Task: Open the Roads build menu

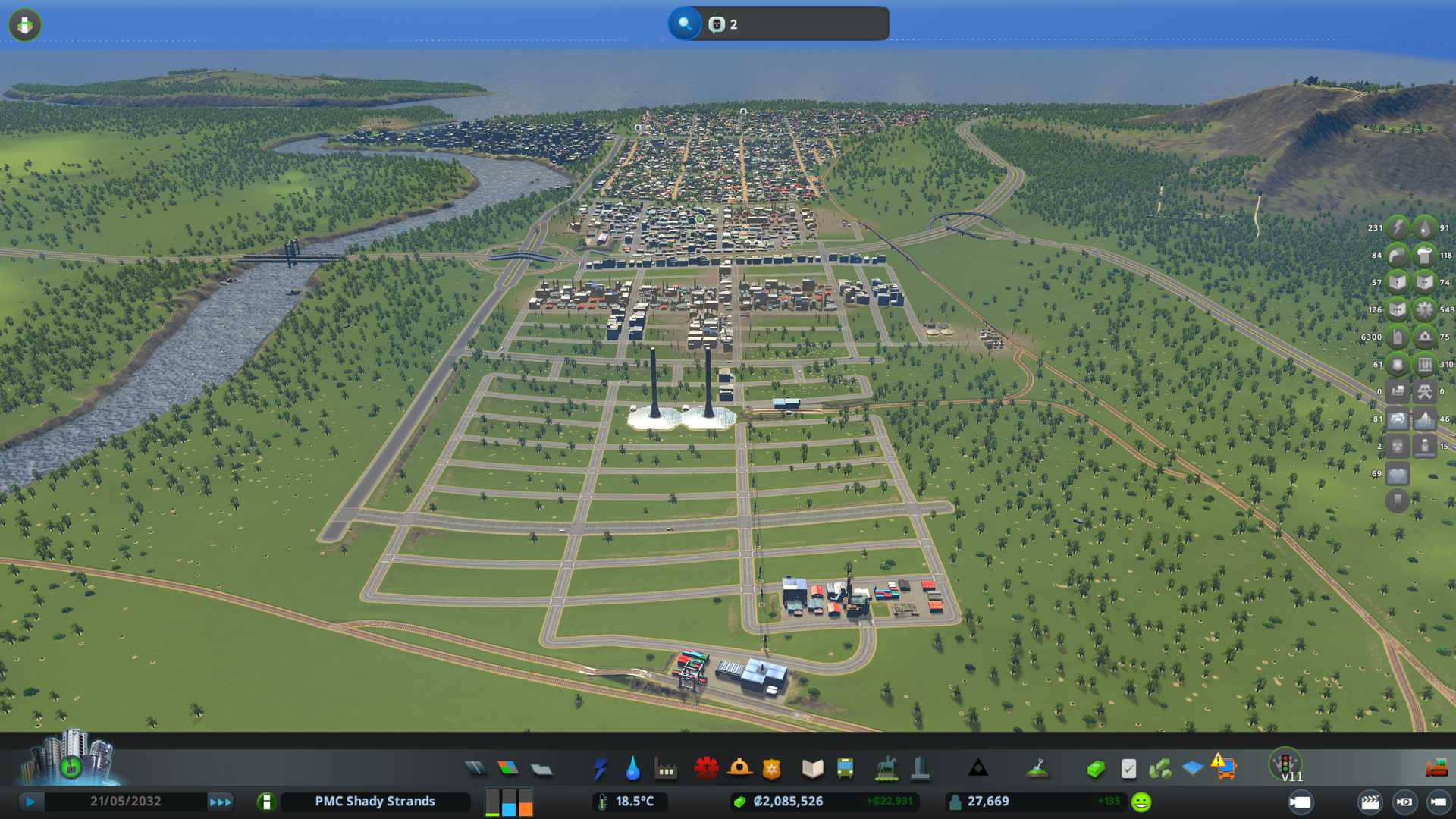Action: (475, 769)
